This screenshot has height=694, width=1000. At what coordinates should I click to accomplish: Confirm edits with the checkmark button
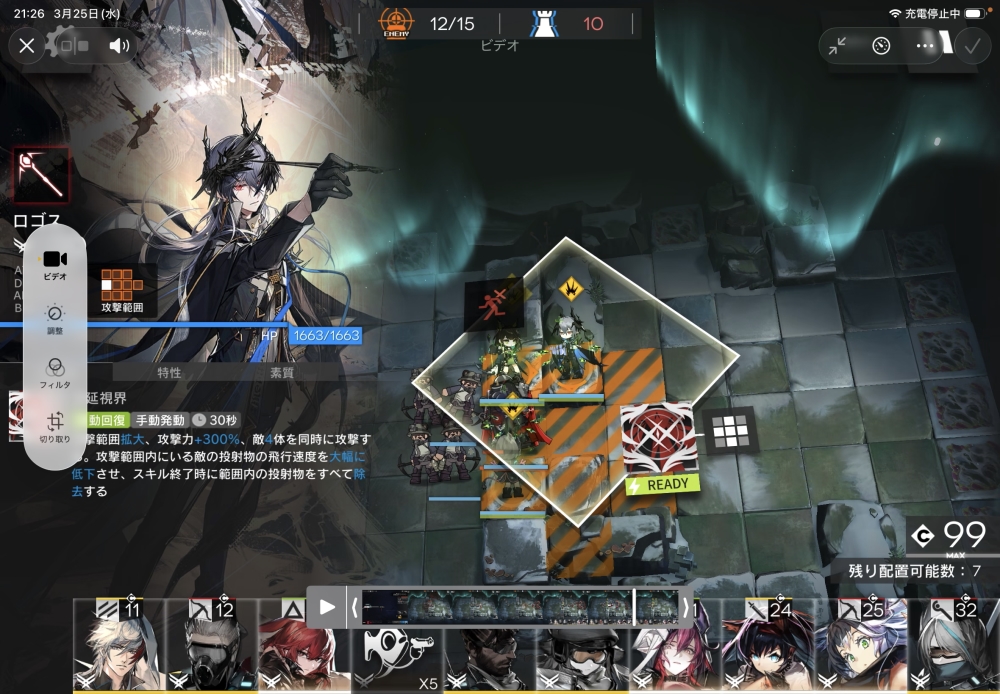click(970, 46)
